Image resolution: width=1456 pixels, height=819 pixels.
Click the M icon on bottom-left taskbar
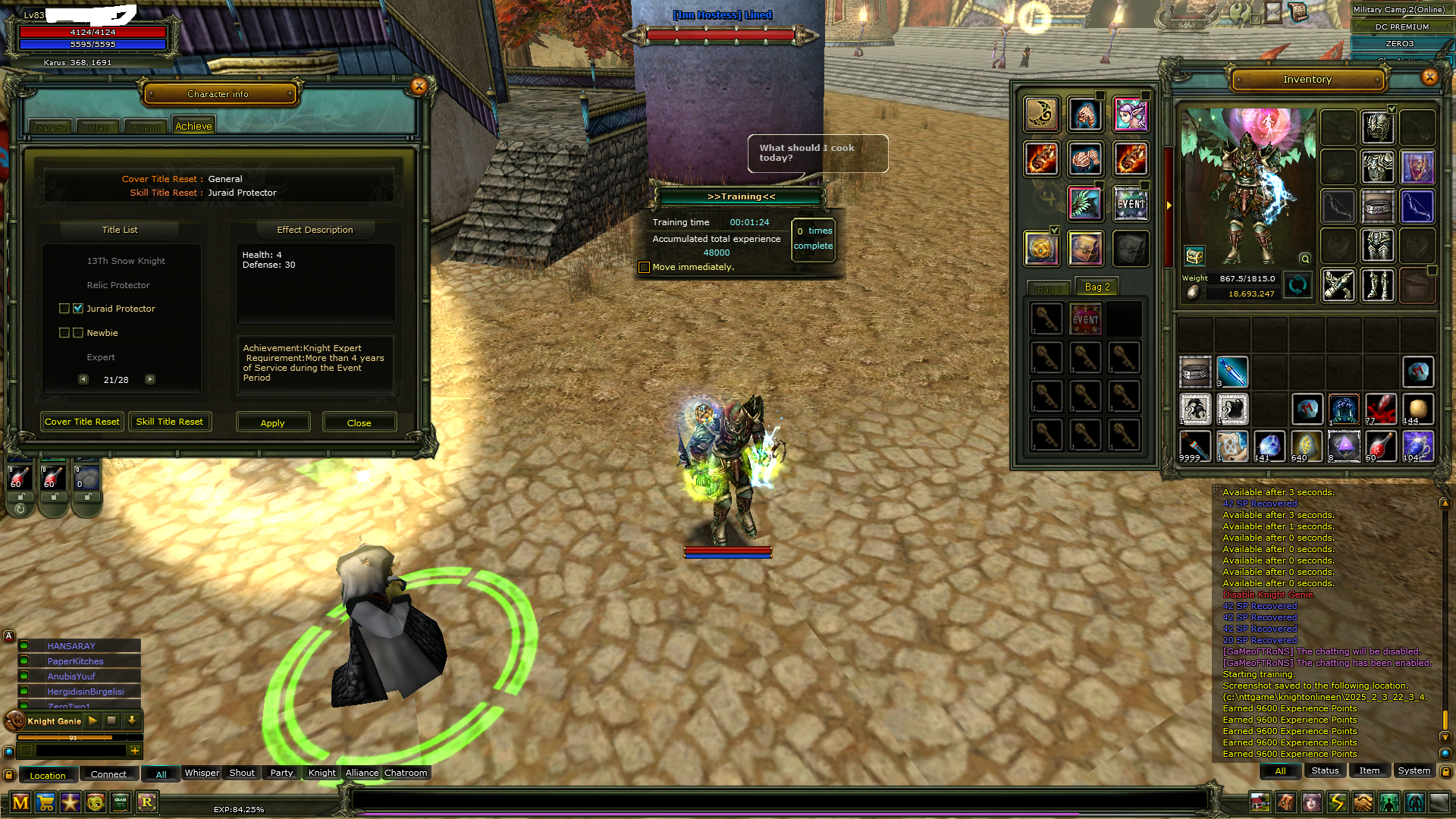(x=20, y=802)
